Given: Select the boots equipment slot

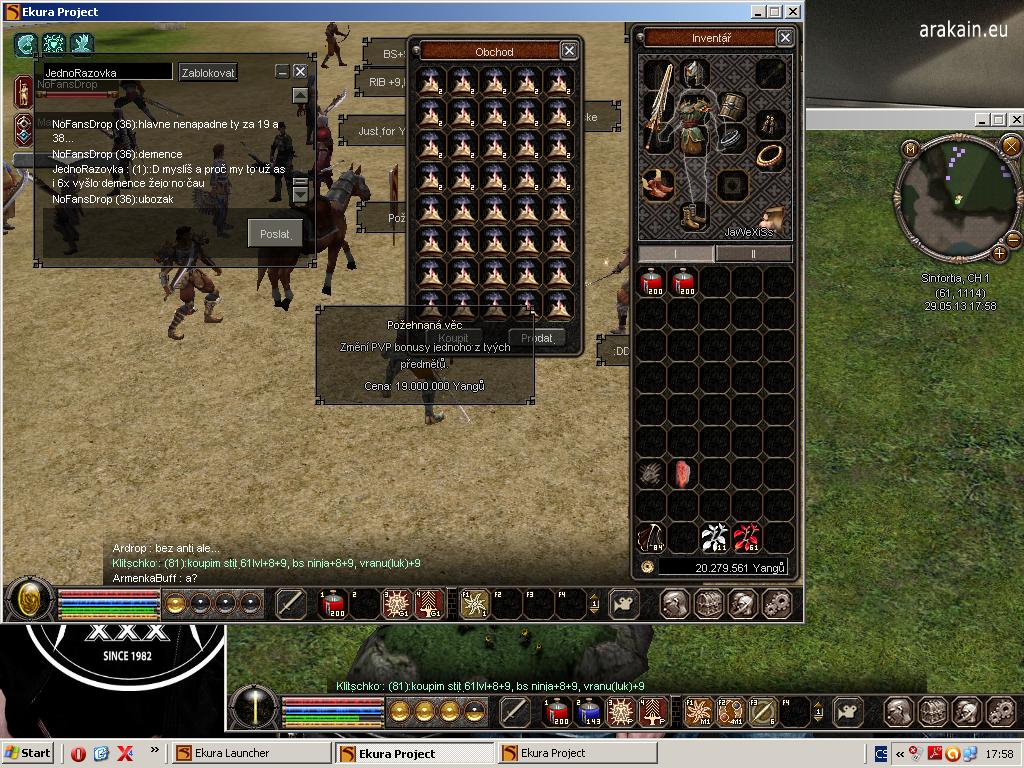Looking at the screenshot, I should pos(693,215).
